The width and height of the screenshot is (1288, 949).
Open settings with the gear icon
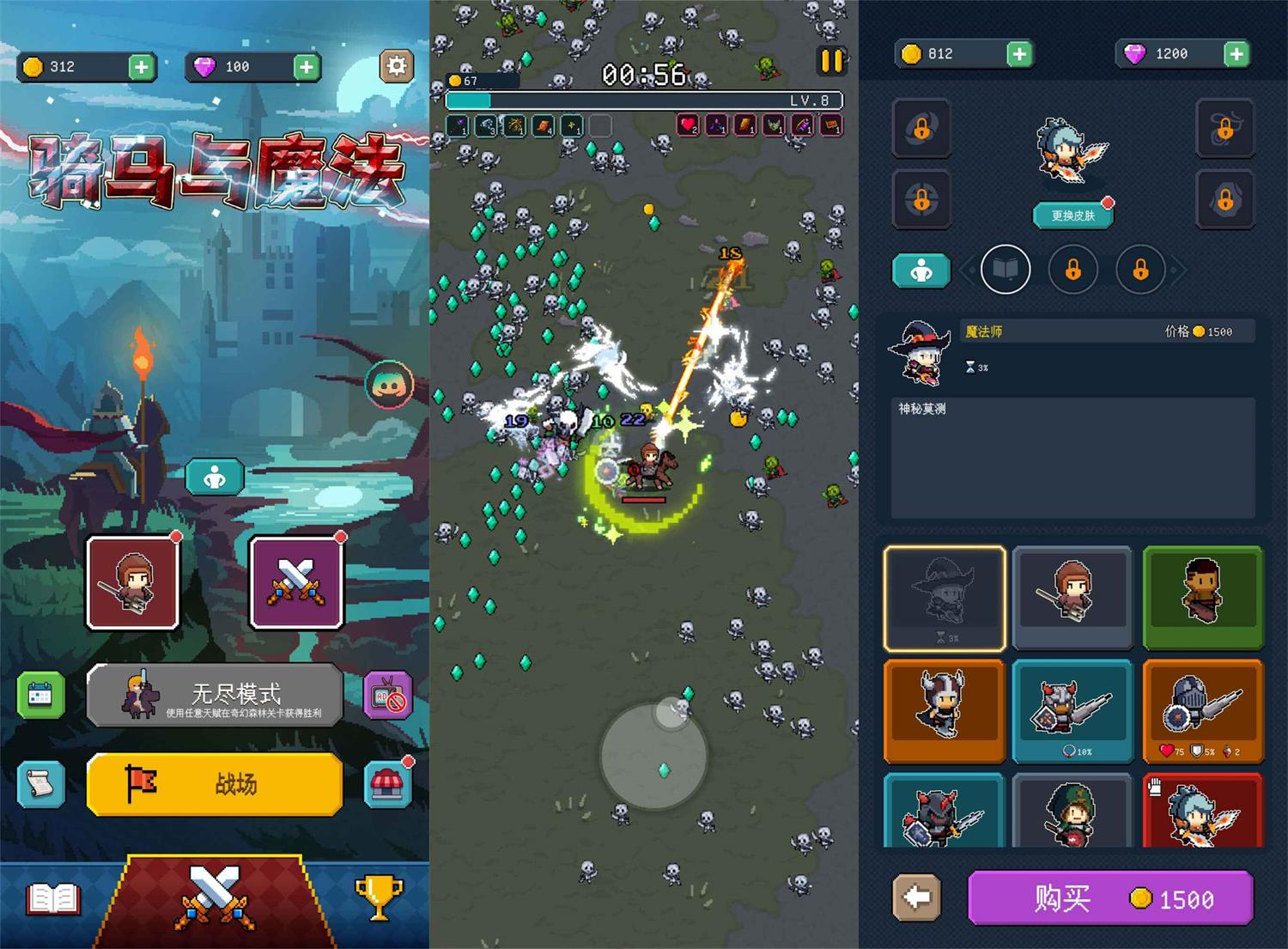[x=396, y=66]
